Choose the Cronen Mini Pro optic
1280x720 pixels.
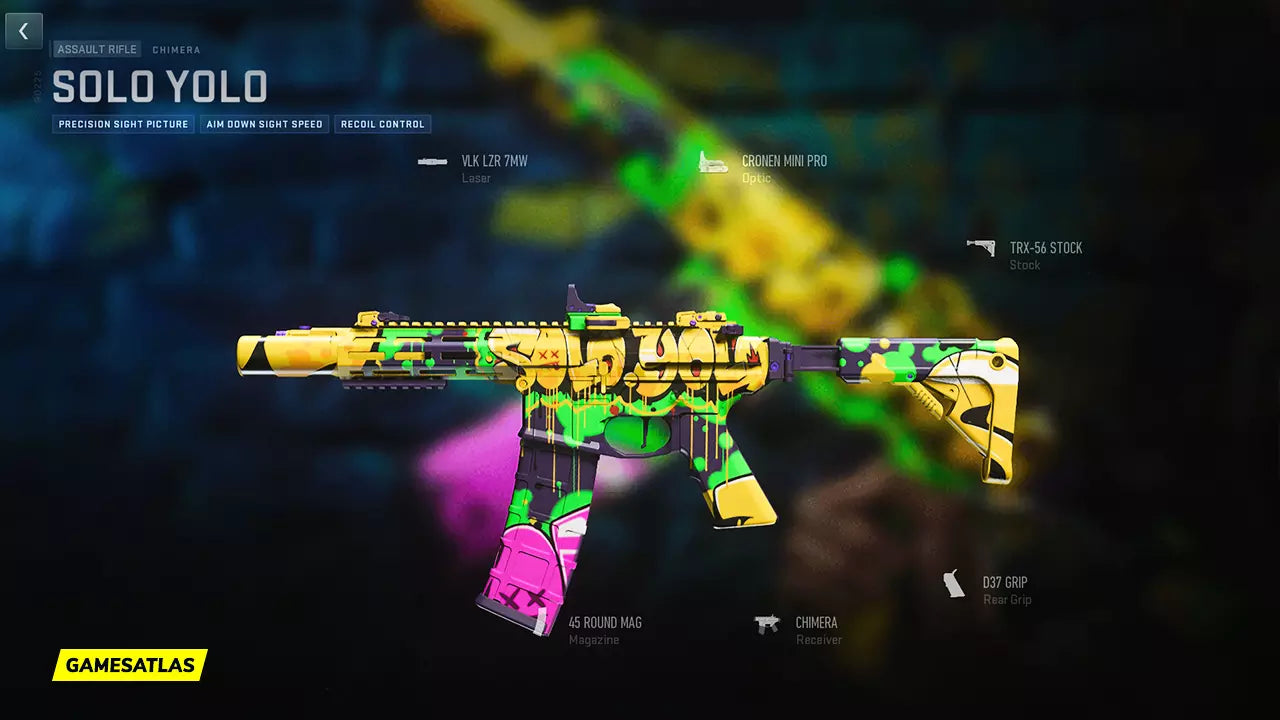[783, 161]
